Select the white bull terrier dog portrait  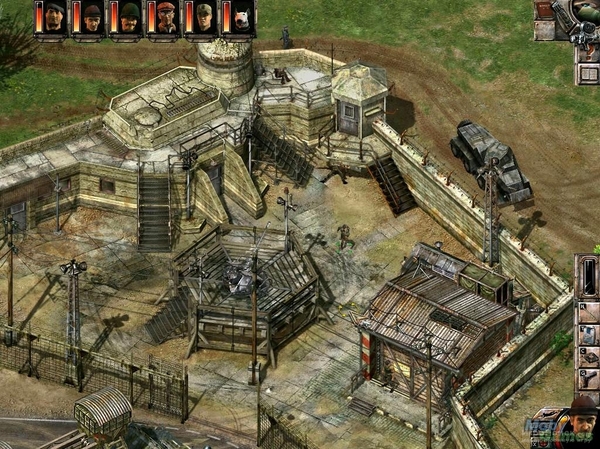242,18
